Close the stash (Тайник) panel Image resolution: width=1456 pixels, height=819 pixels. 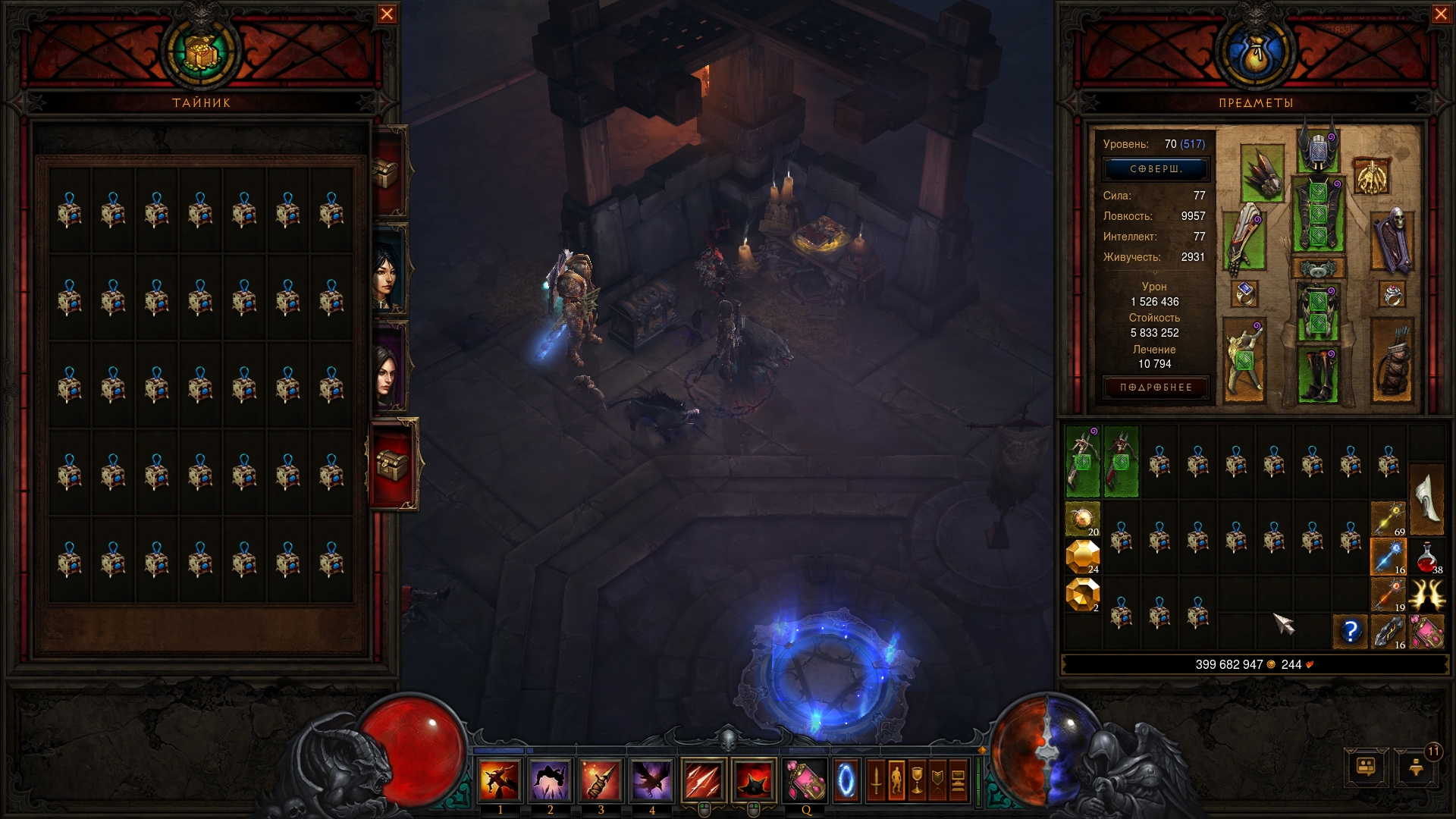coord(387,14)
